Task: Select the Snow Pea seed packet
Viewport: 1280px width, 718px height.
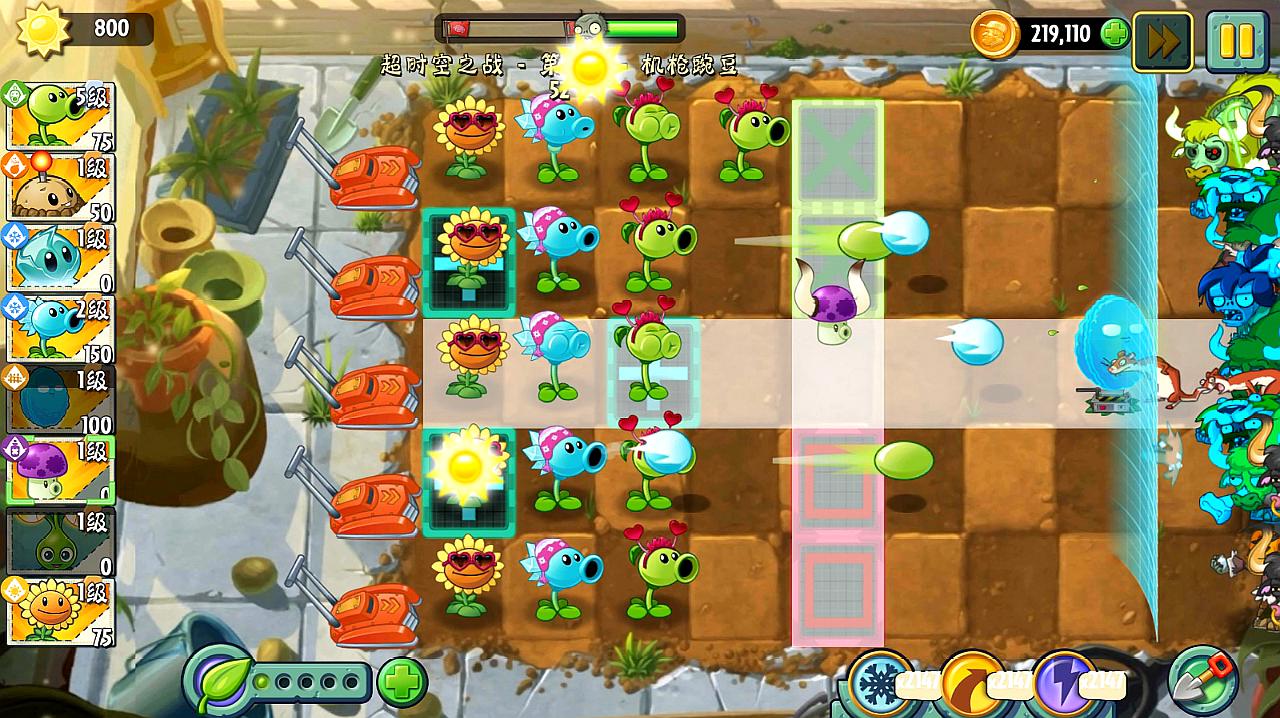Action: (x=60, y=329)
